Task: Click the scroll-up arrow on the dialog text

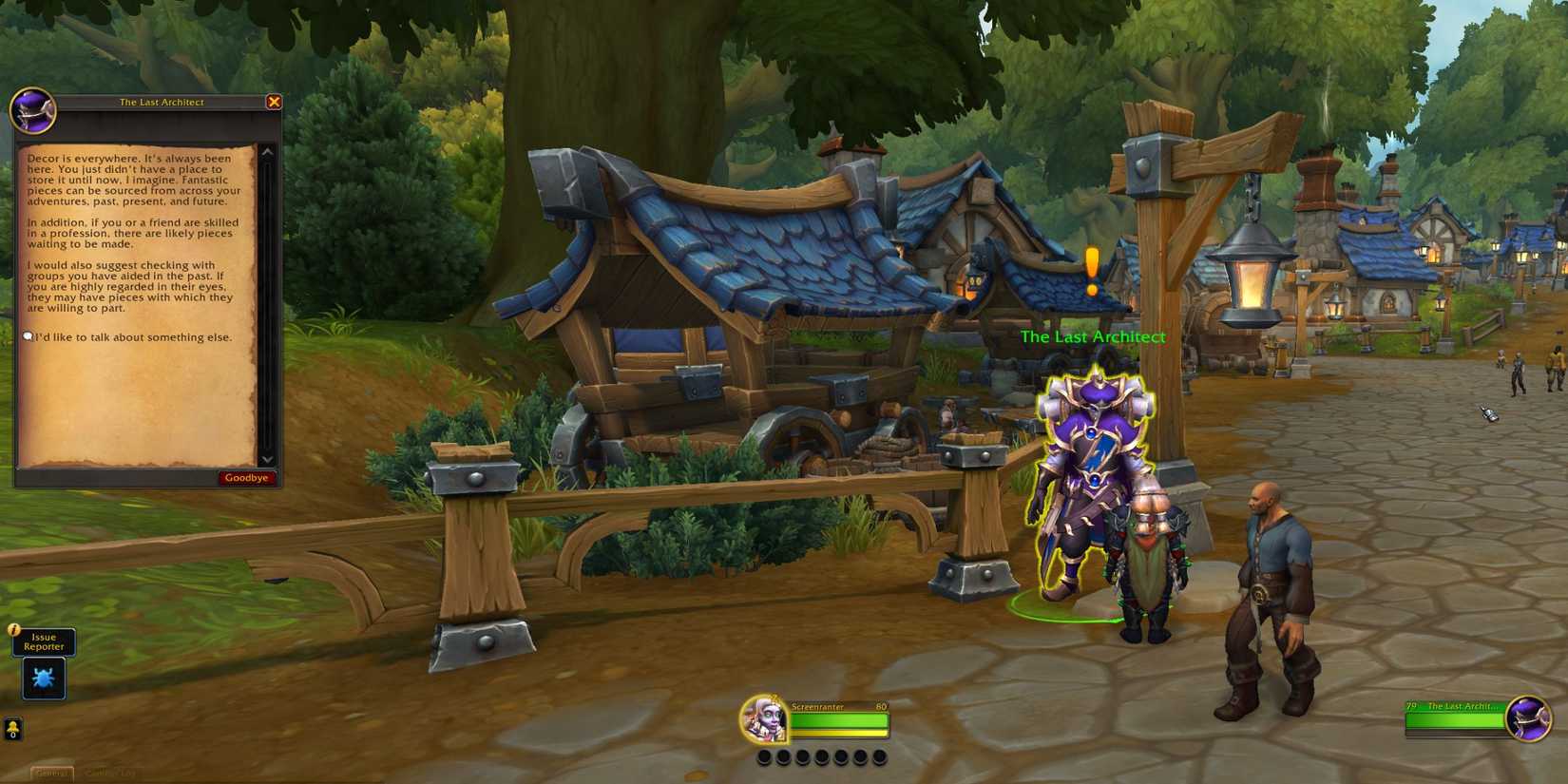Action: 268,150
